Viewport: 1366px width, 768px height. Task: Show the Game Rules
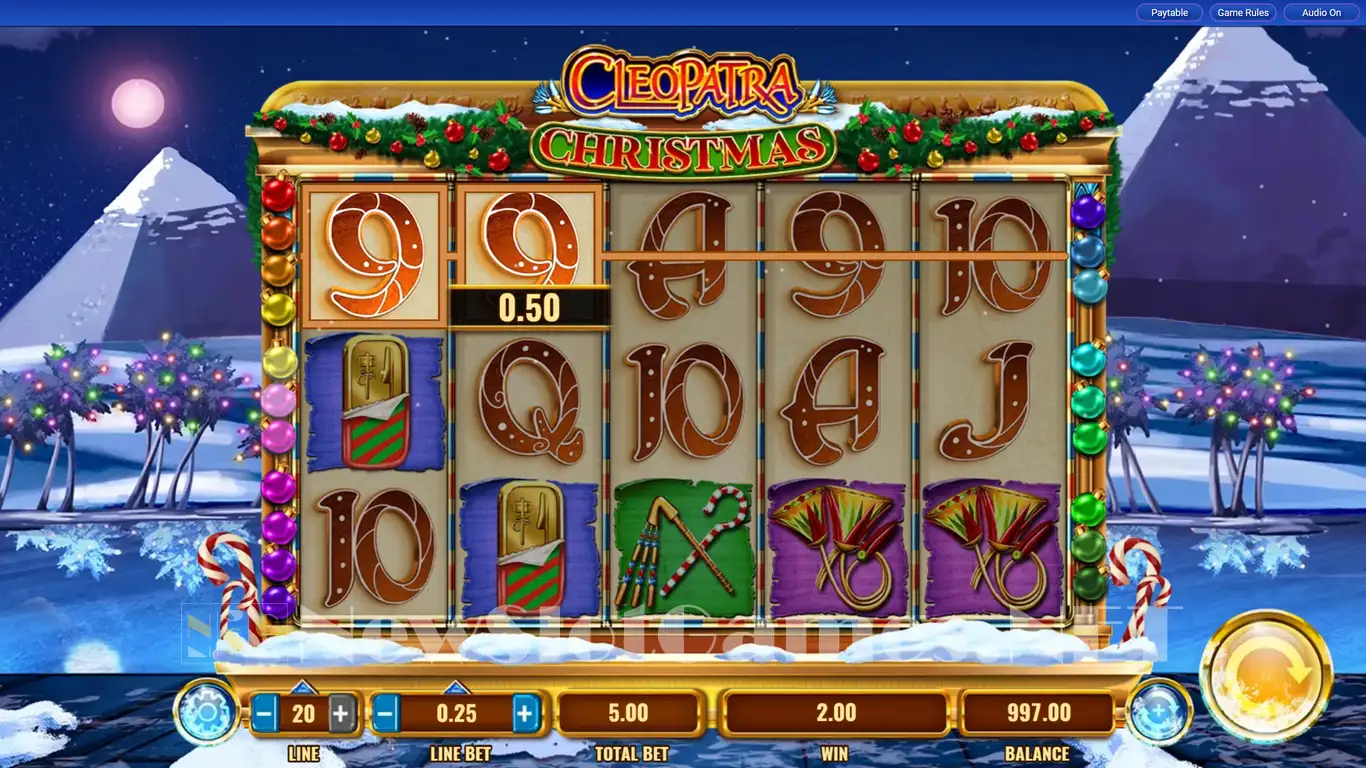(1243, 13)
